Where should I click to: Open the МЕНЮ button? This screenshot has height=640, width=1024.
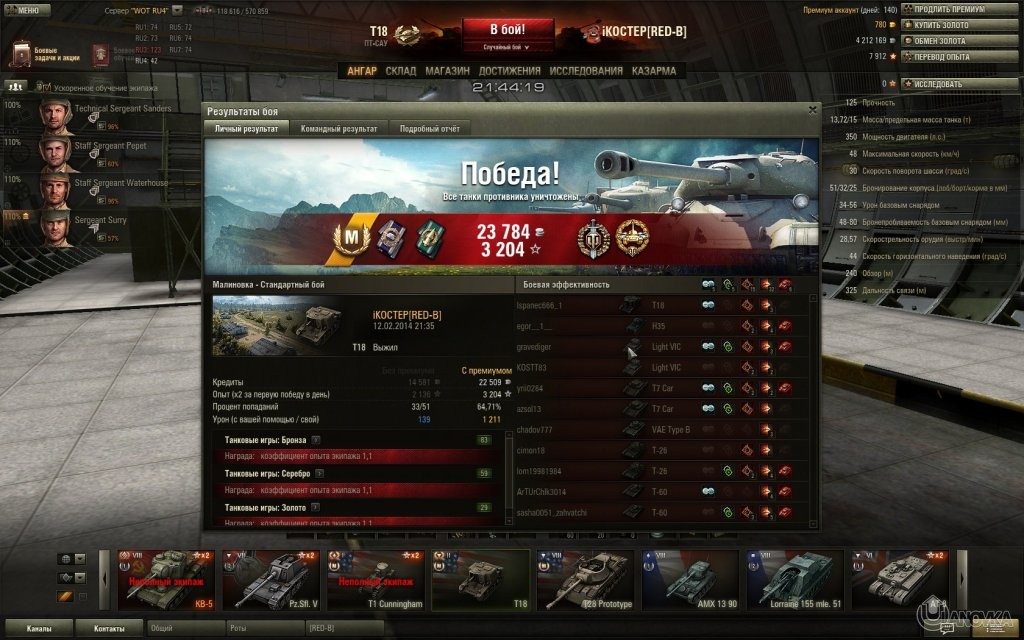27,9
